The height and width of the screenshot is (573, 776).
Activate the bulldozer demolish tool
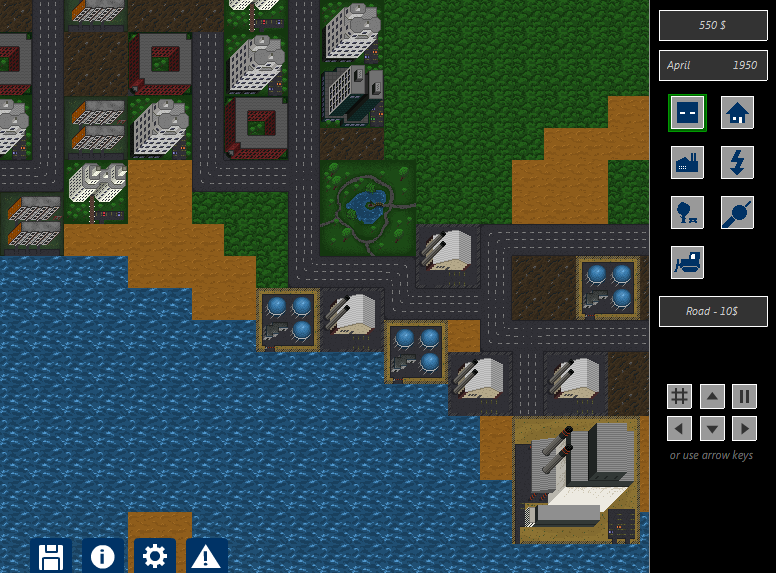point(687,262)
